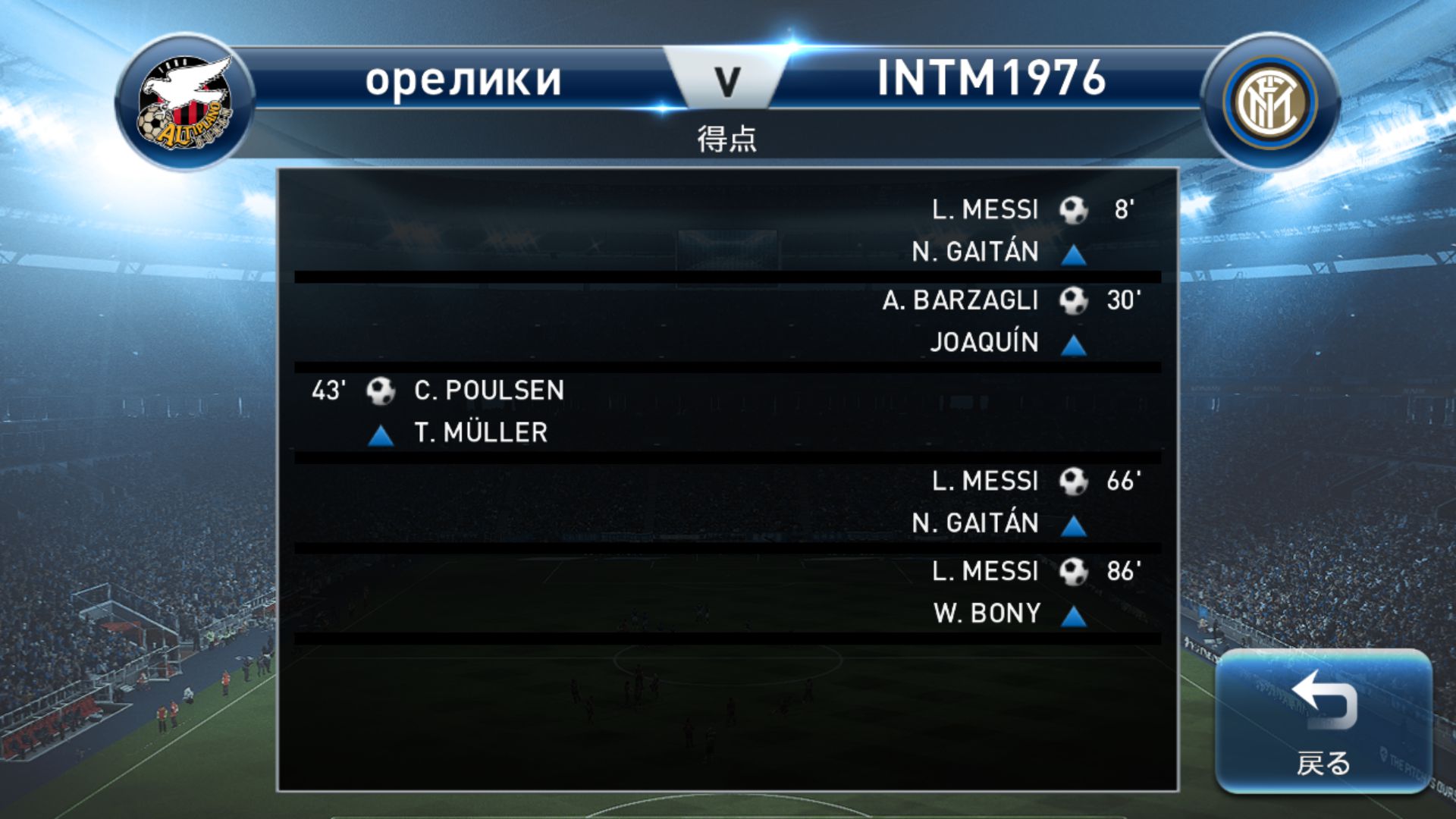Click C. POULSEN's goal ball icon
Image resolution: width=1456 pixels, height=819 pixels.
[x=381, y=390]
